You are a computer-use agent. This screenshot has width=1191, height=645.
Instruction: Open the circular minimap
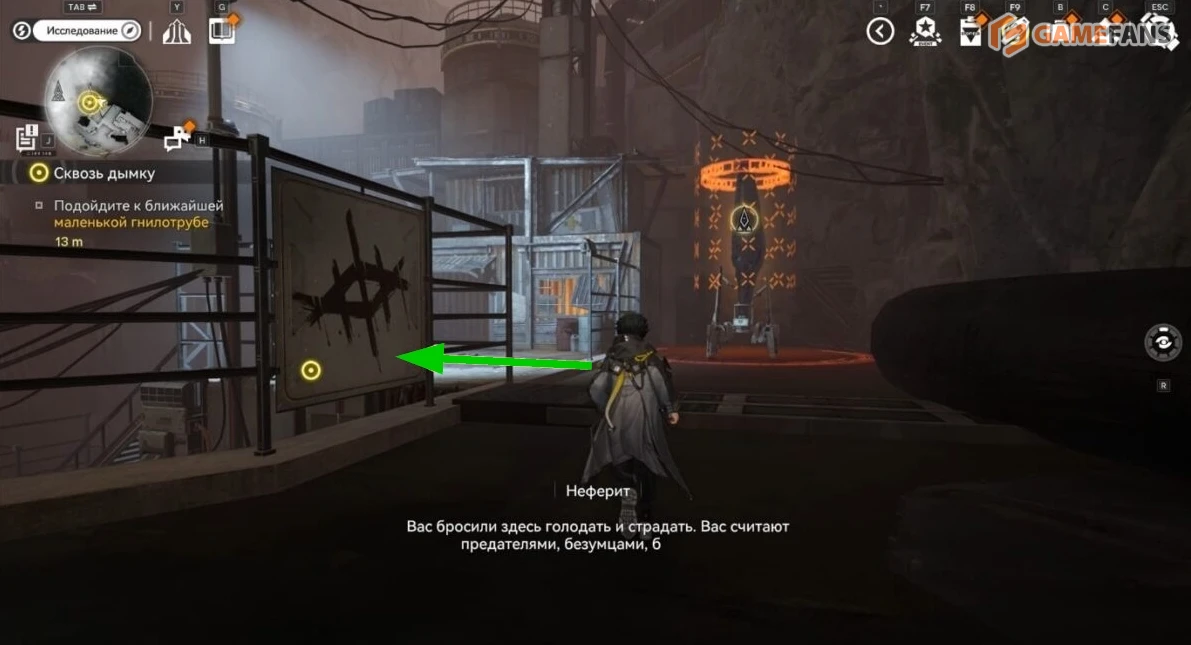[x=98, y=100]
